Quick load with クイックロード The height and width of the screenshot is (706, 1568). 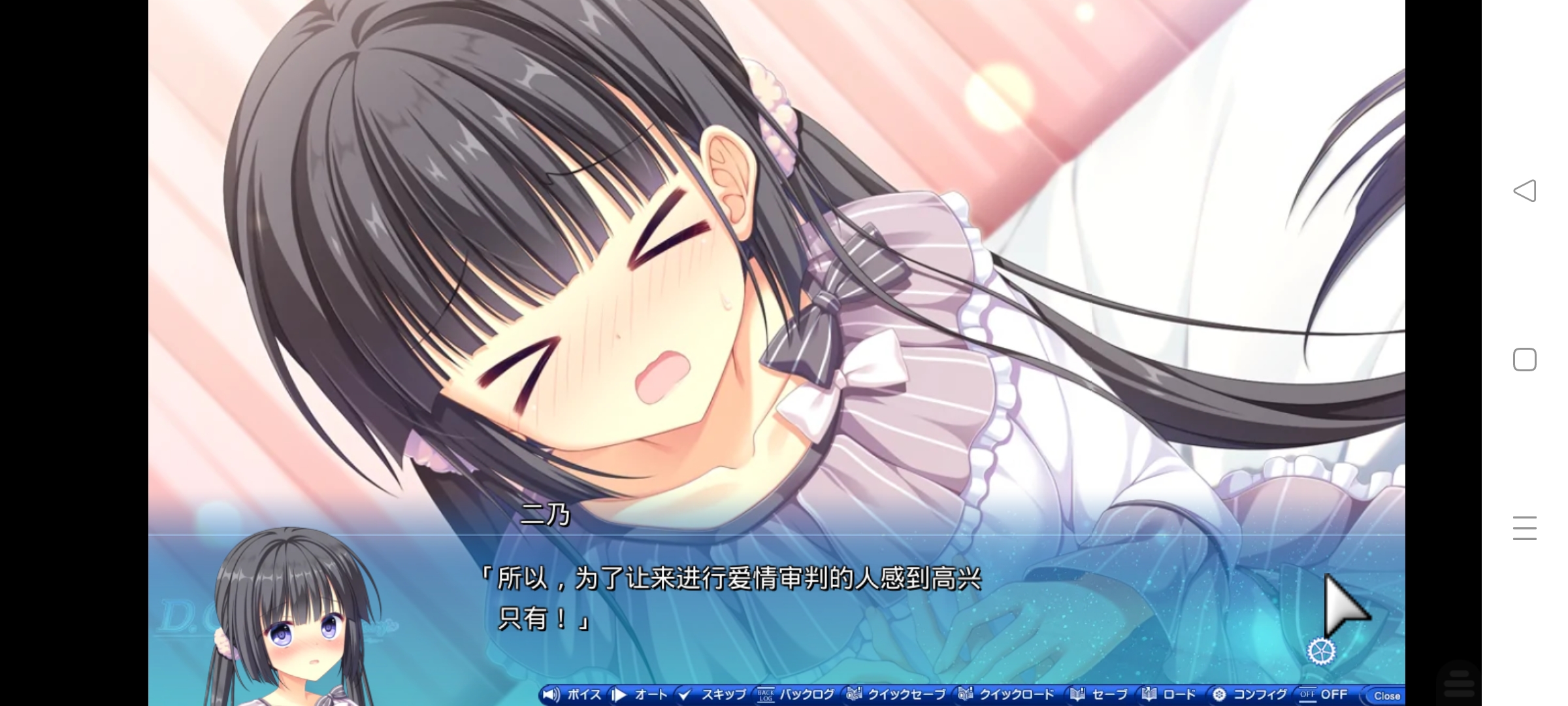point(1007,694)
